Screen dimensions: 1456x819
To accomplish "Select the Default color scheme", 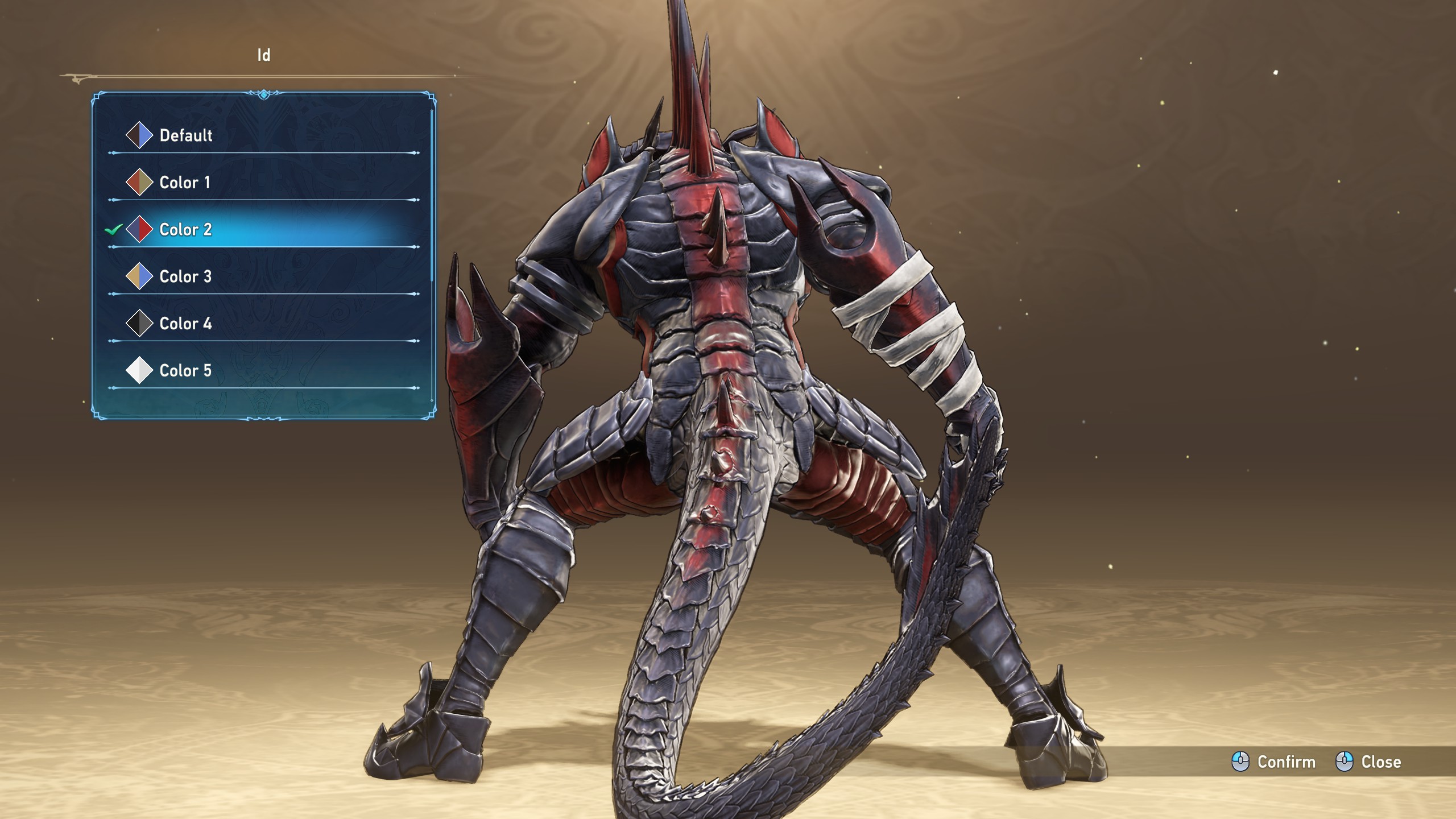I will pos(185,135).
